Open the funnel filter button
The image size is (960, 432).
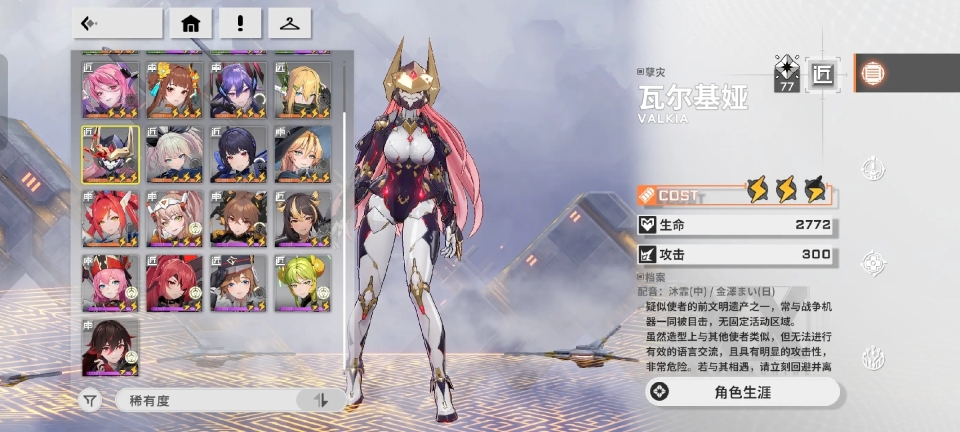tap(91, 400)
